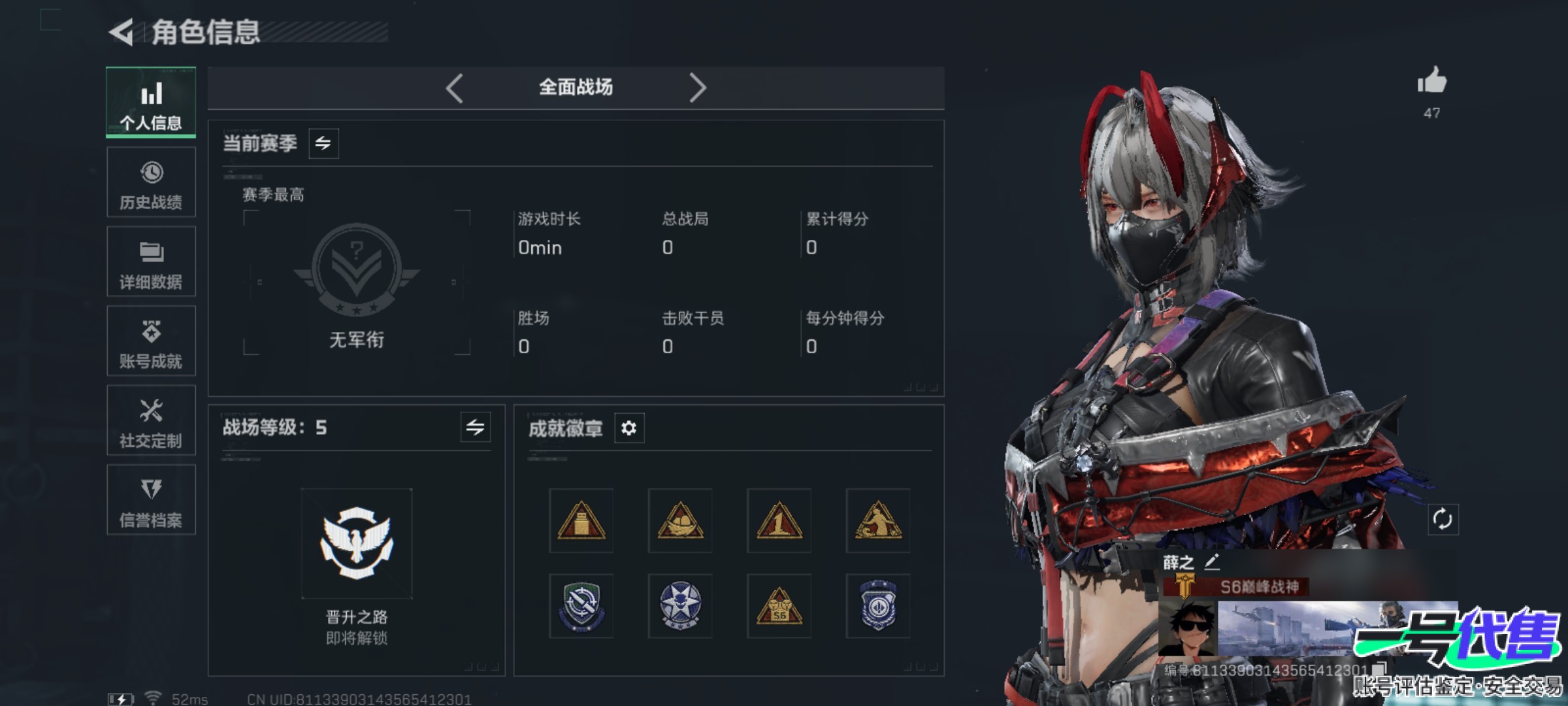View the 信誉档案 tab
The width and height of the screenshot is (1568, 706).
point(151,500)
